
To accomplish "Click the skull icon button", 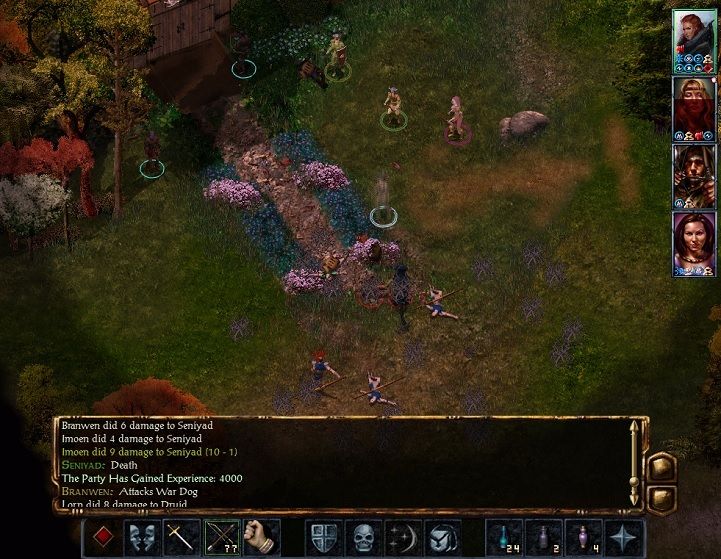I will pos(363,537).
